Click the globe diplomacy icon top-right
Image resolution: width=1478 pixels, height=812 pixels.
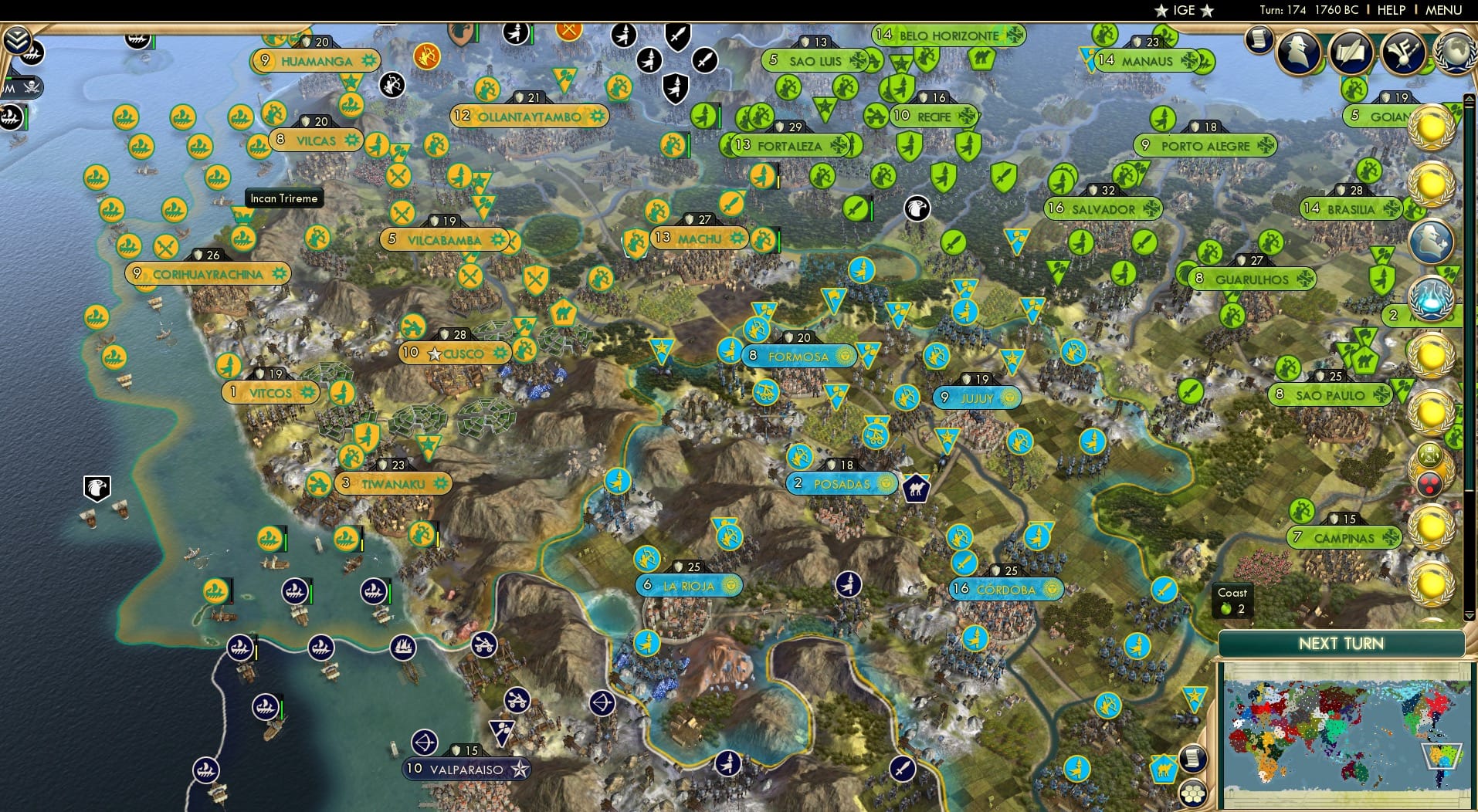1455,52
